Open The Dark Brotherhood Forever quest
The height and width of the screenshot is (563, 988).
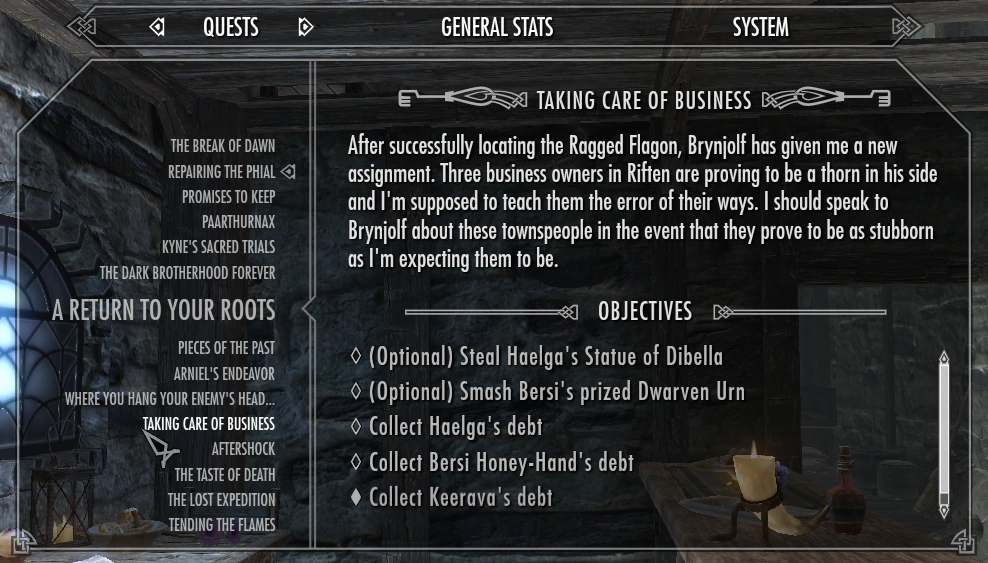point(187,273)
